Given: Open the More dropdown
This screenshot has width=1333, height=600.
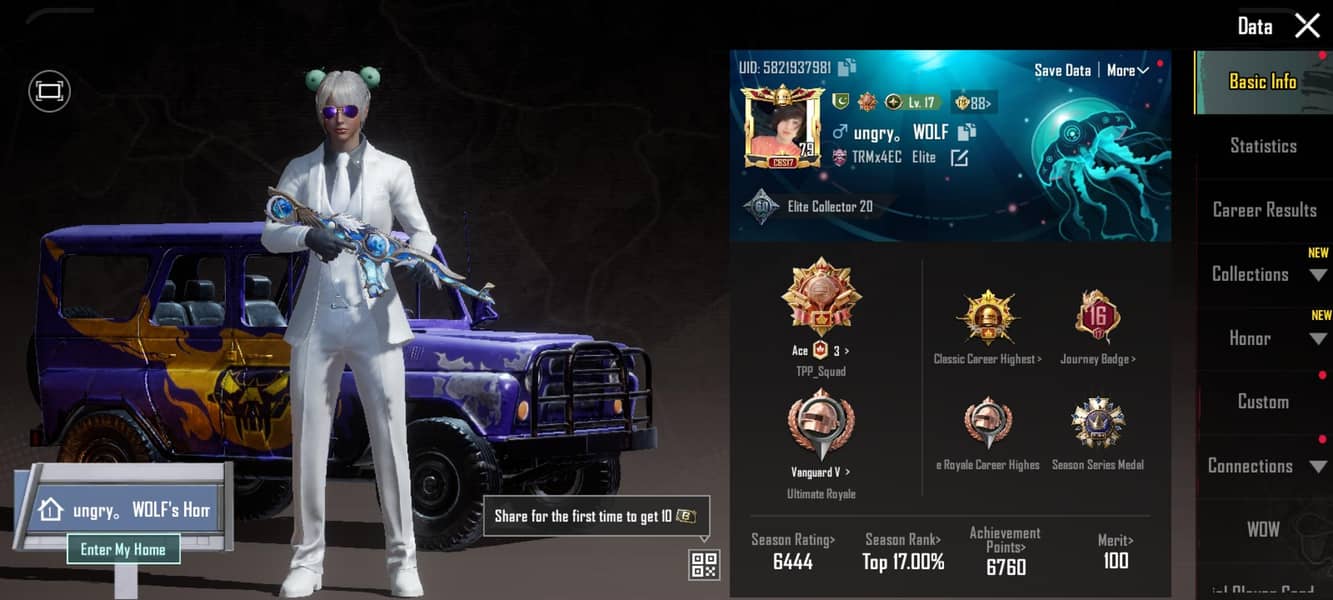Looking at the screenshot, I should 1127,70.
